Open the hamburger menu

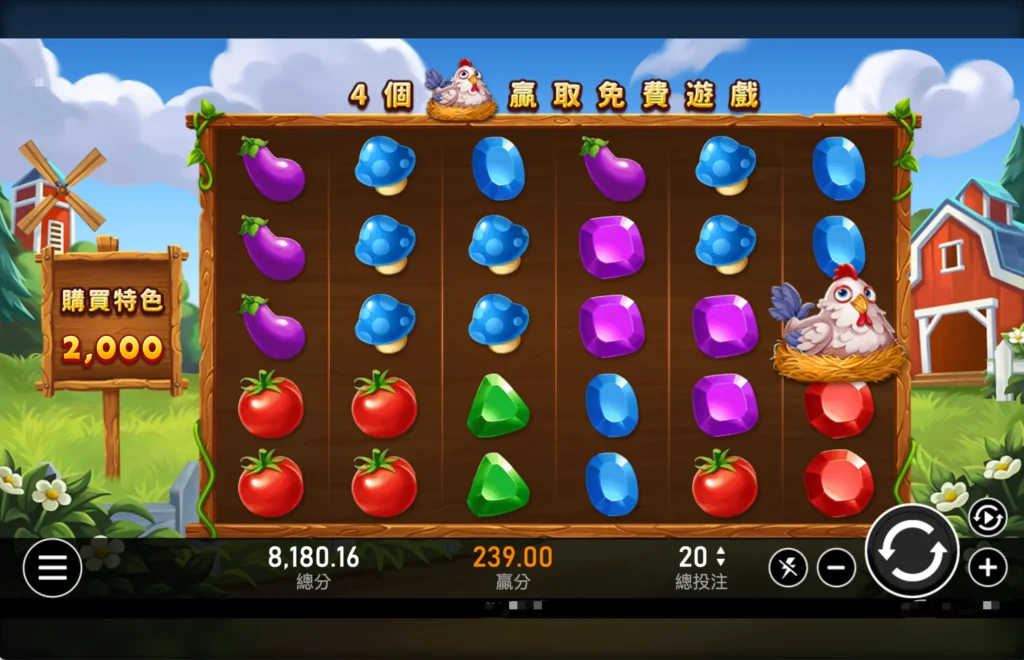click(52, 568)
